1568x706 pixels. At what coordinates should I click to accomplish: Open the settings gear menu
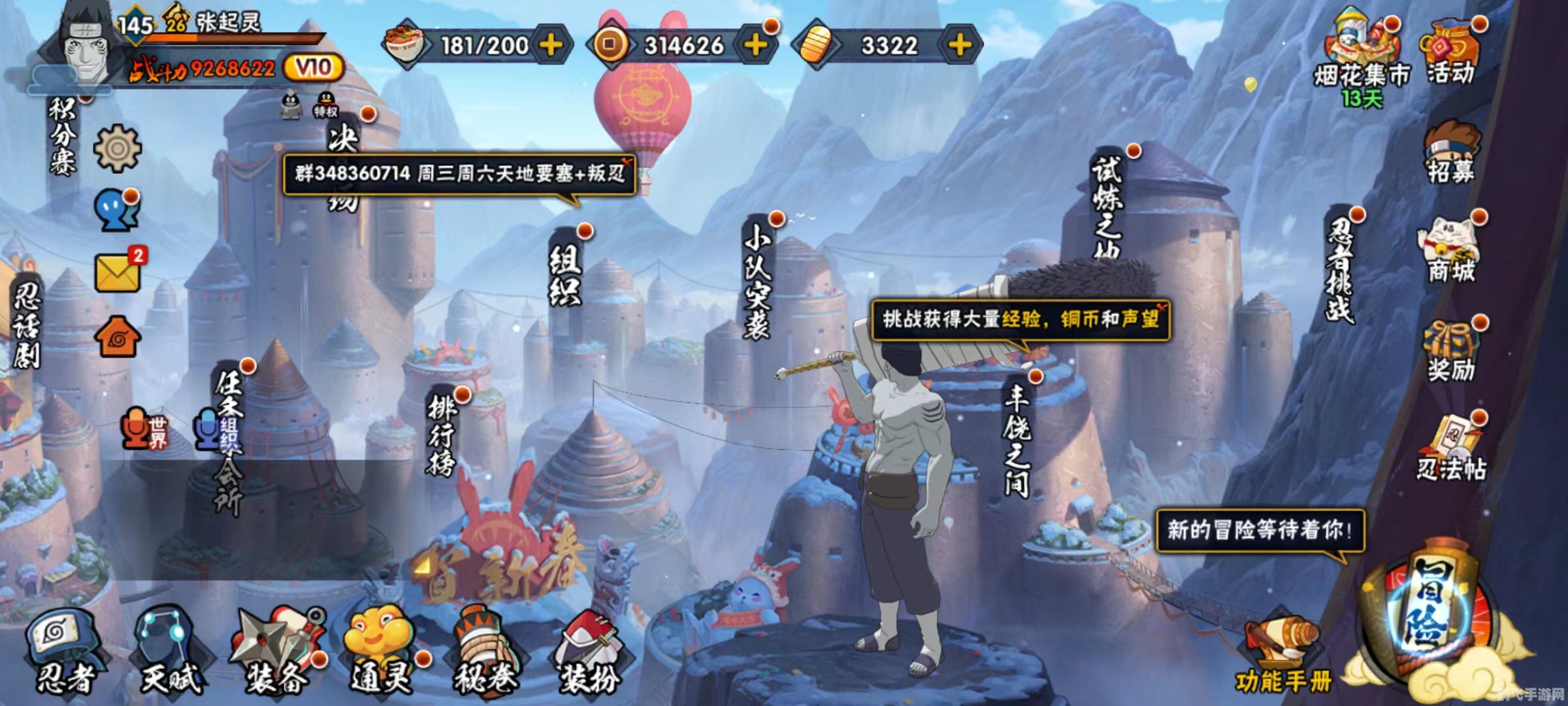click(118, 147)
